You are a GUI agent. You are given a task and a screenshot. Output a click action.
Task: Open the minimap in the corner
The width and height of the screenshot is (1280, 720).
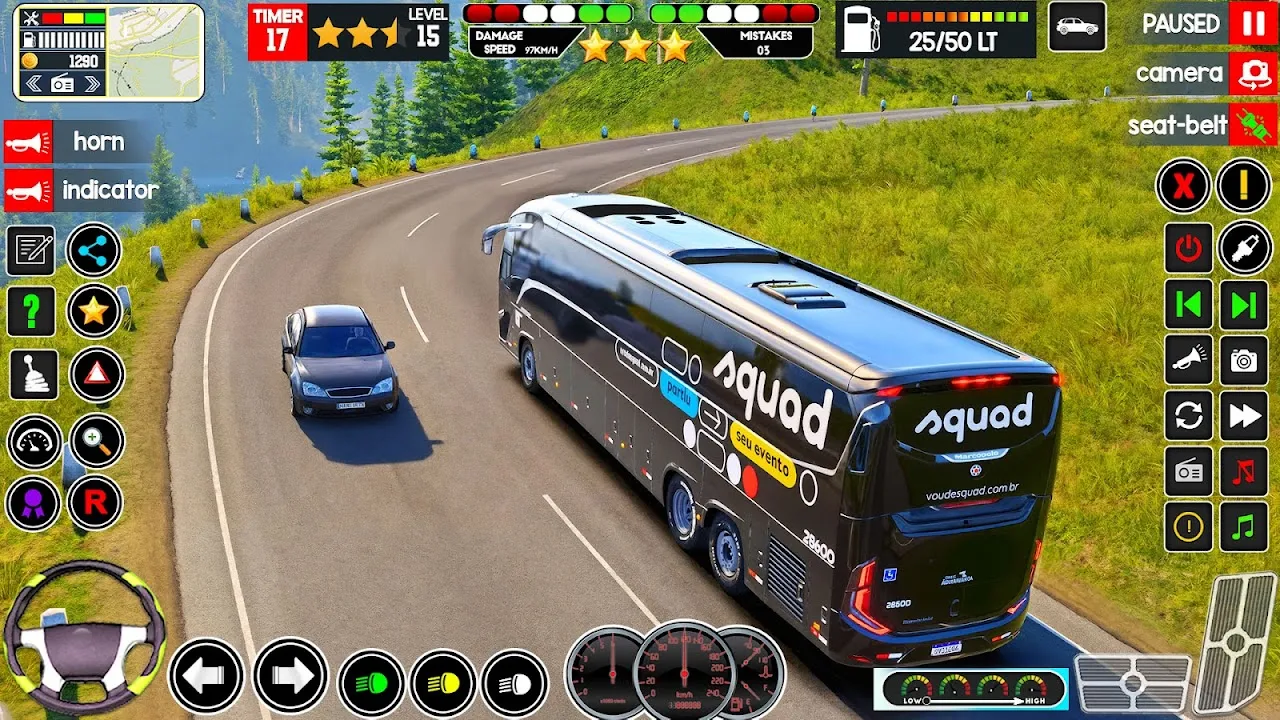click(155, 52)
